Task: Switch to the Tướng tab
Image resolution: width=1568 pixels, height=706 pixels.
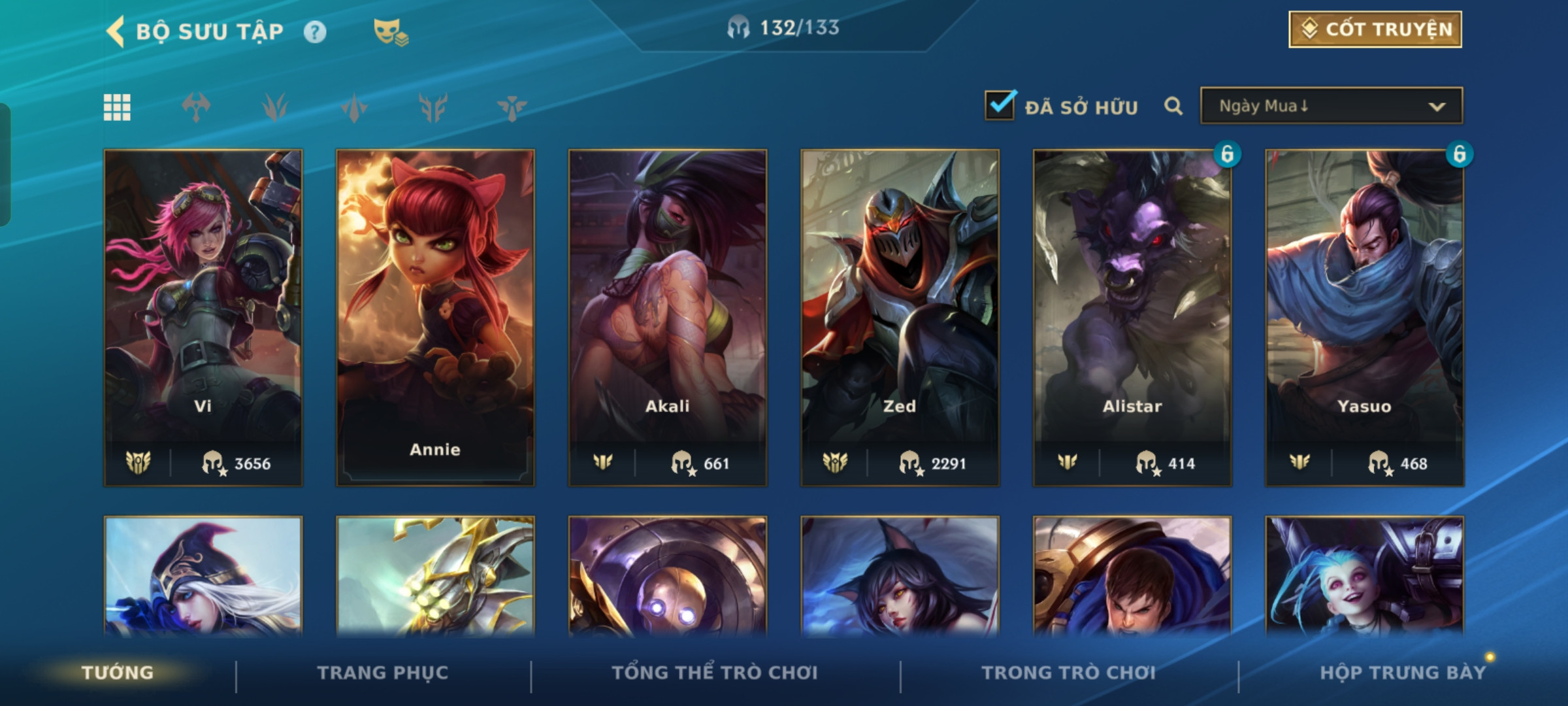Action: click(118, 673)
